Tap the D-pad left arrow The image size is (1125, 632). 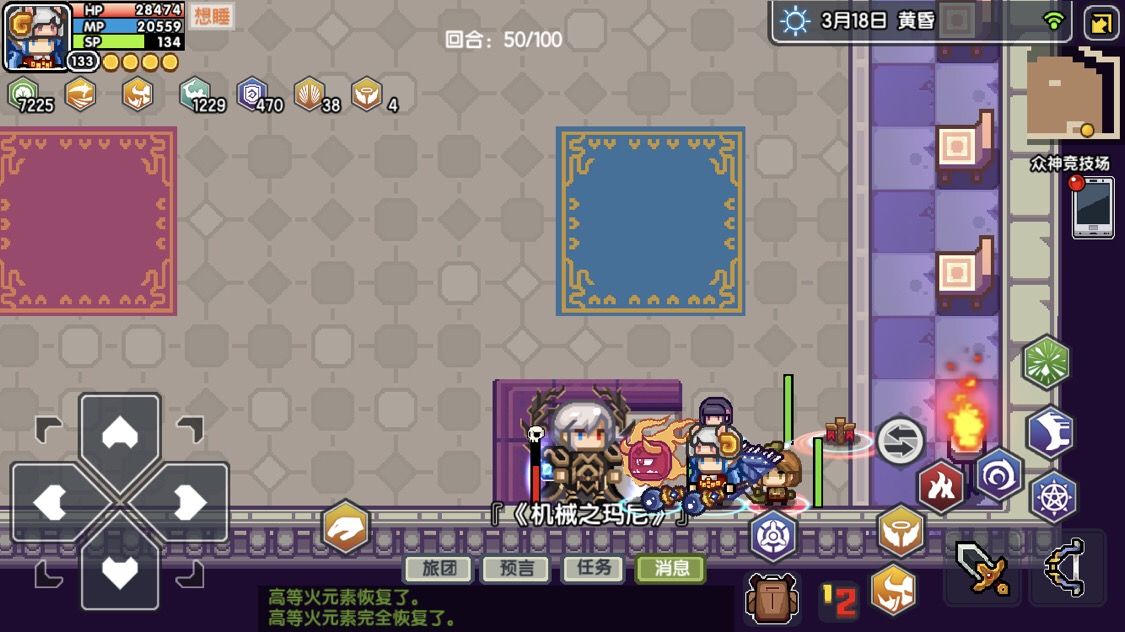pos(52,501)
